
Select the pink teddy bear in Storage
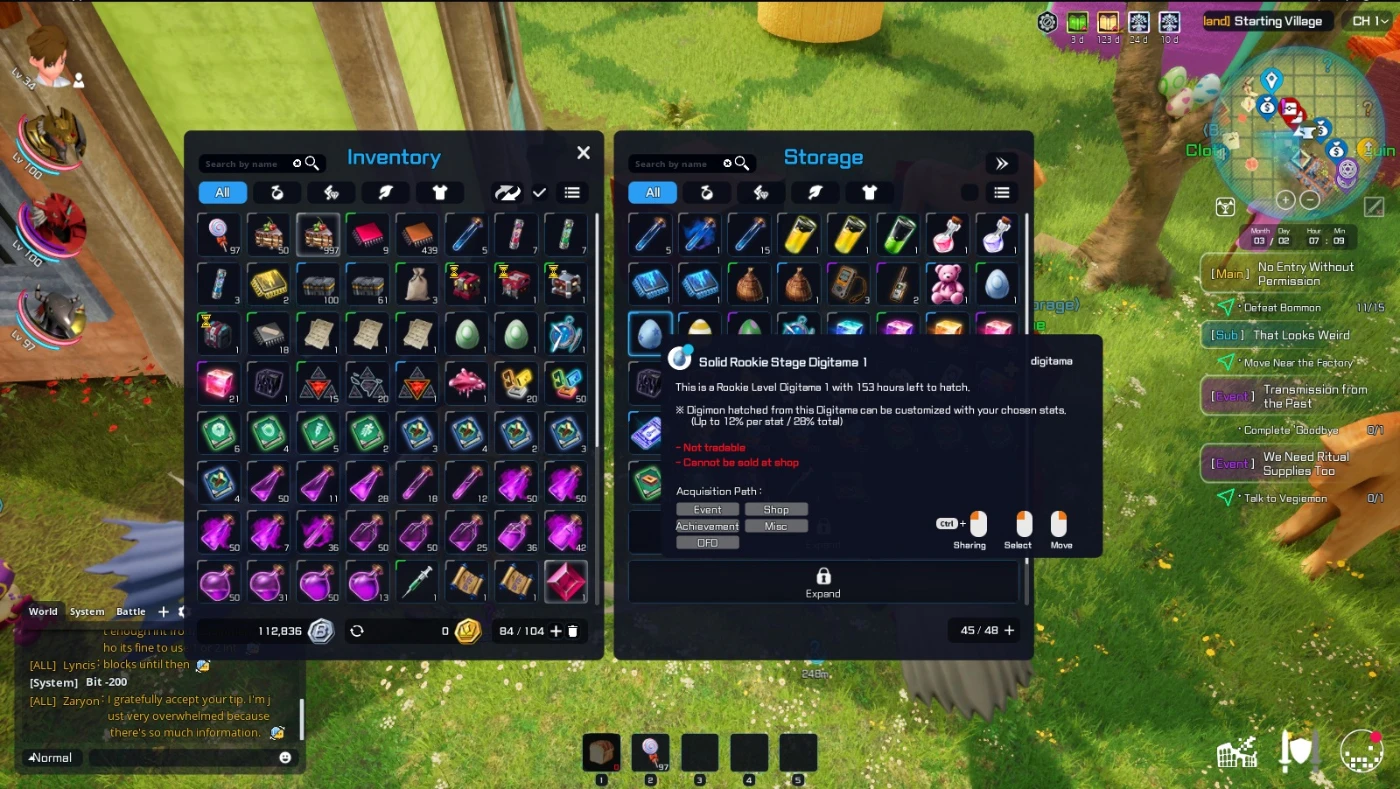pos(946,284)
